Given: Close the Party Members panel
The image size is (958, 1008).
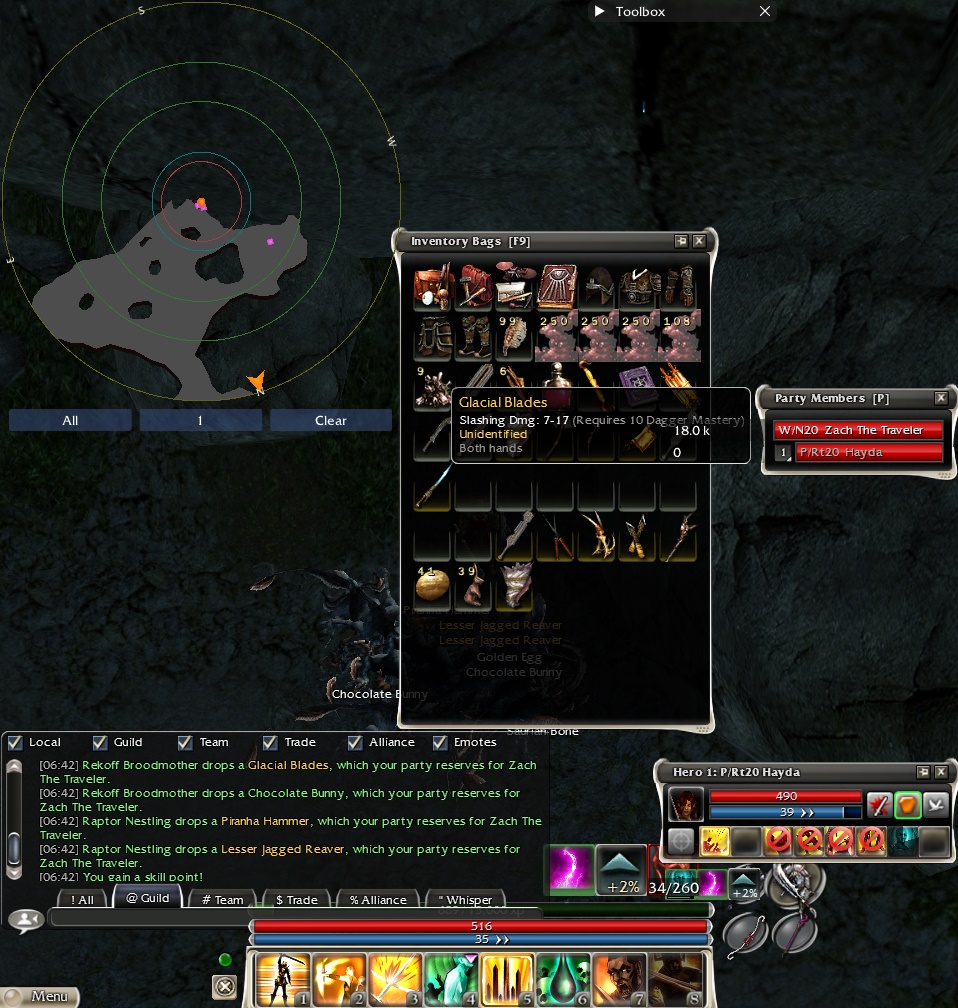Looking at the screenshot, I should pyautogui.click(x=940, y=398).
